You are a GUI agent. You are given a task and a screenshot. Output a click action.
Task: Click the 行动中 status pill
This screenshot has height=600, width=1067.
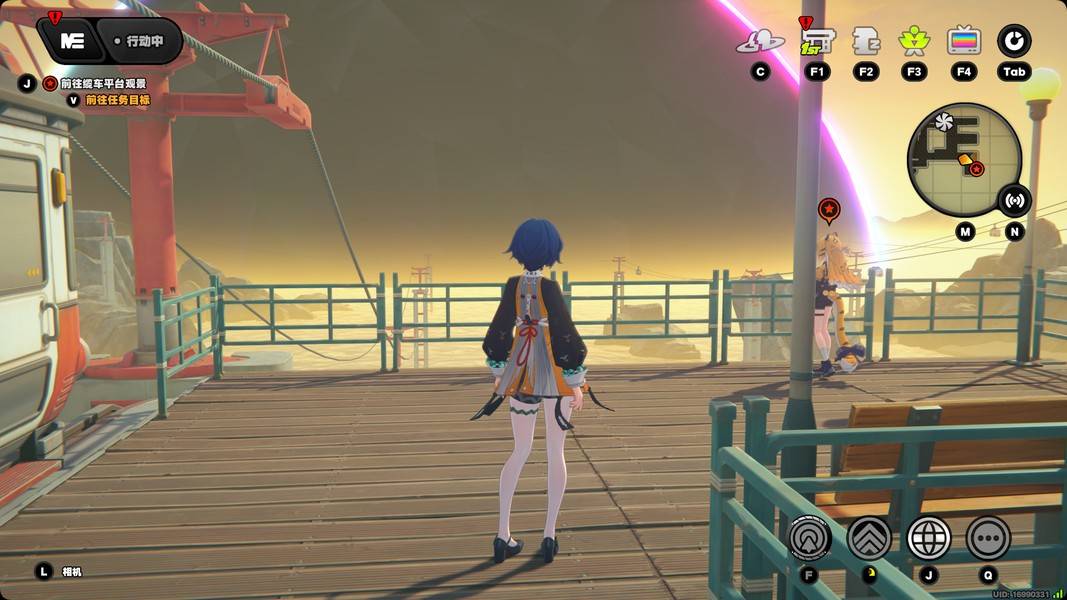click(x=144, y=42)
